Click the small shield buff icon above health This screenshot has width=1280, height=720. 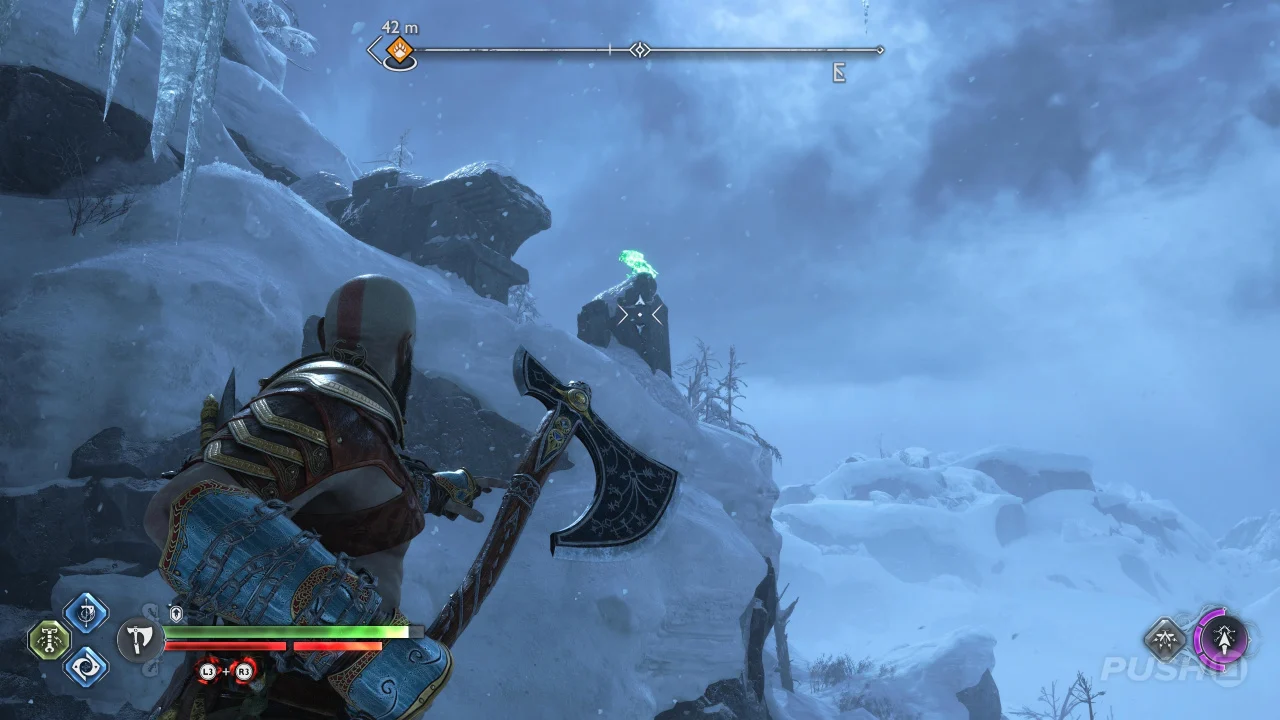177,614
